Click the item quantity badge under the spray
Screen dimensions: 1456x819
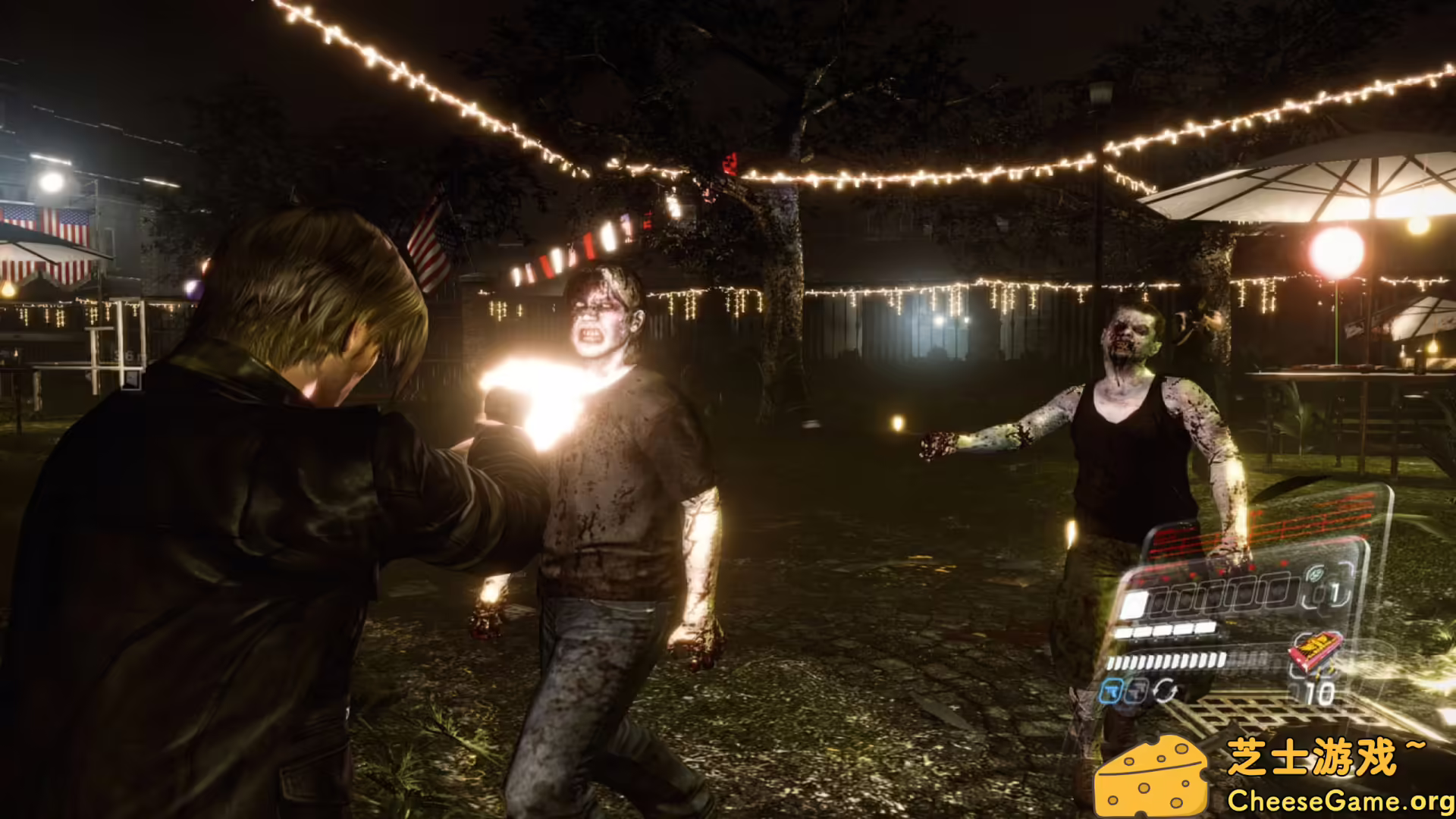point(1319,692)
